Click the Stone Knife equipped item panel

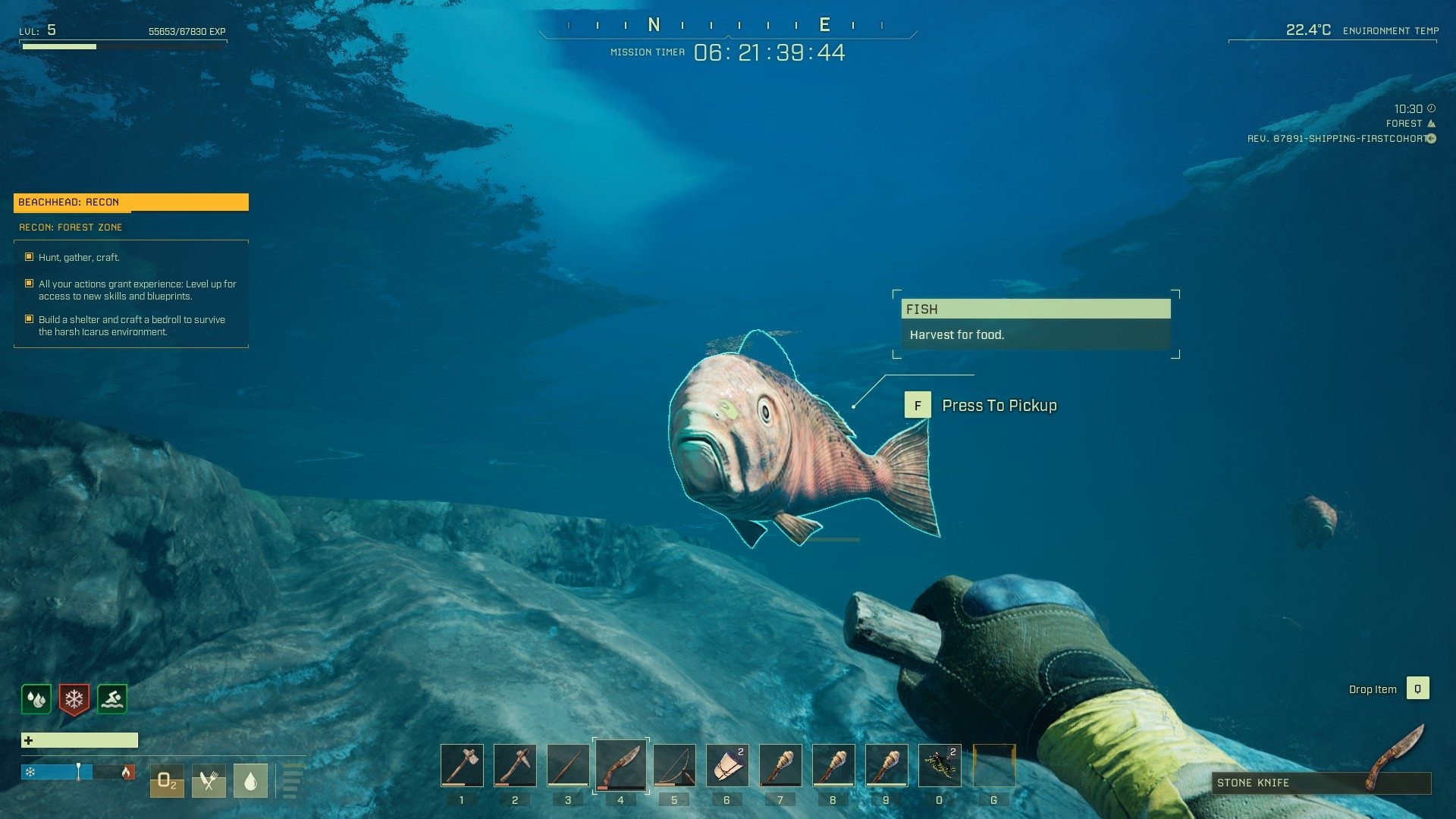click(x=1320, y=783)
